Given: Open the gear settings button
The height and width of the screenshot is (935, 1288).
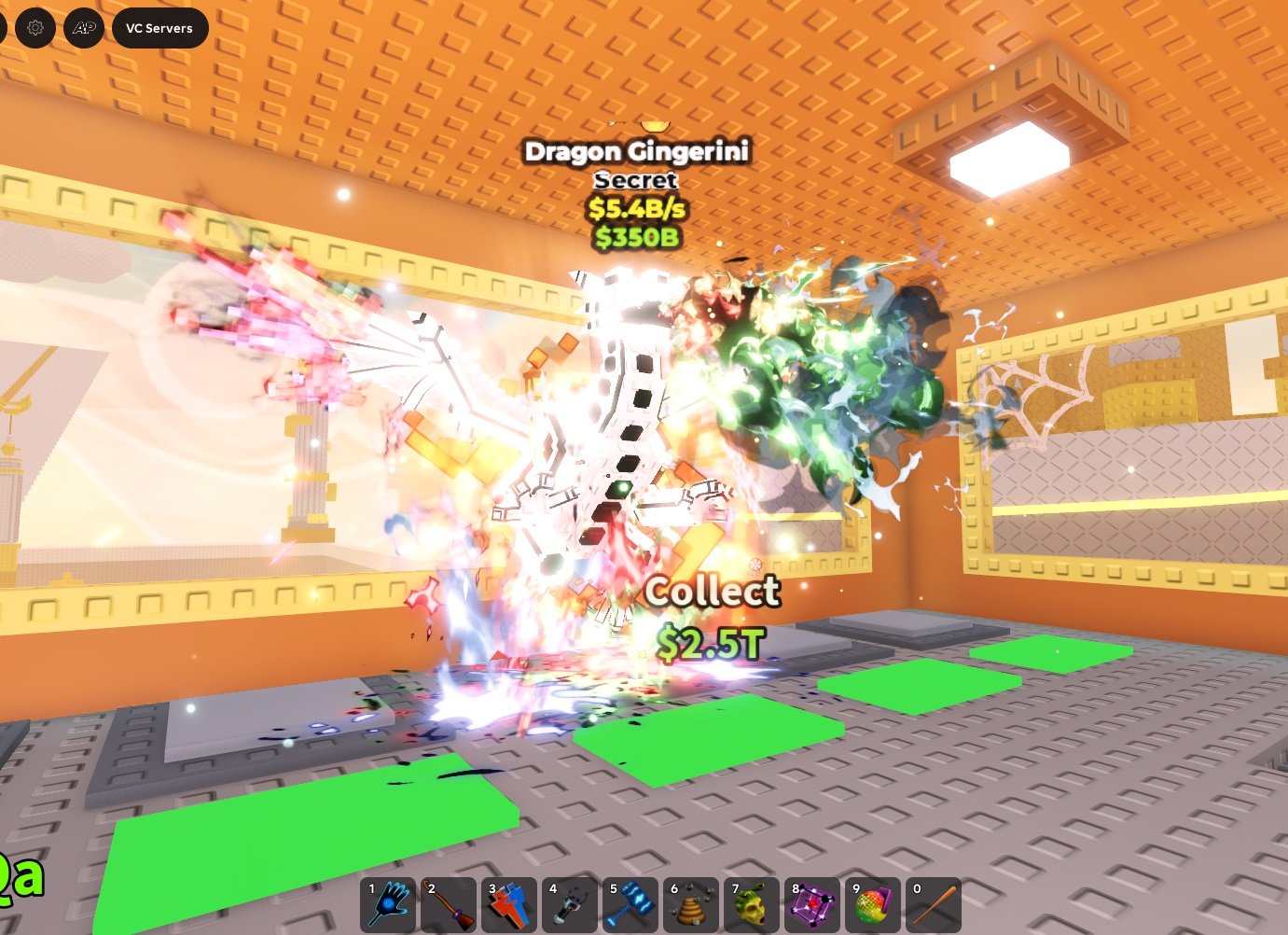Looking at the screenshot, I should pyautogui.click(x=35, y=28).
